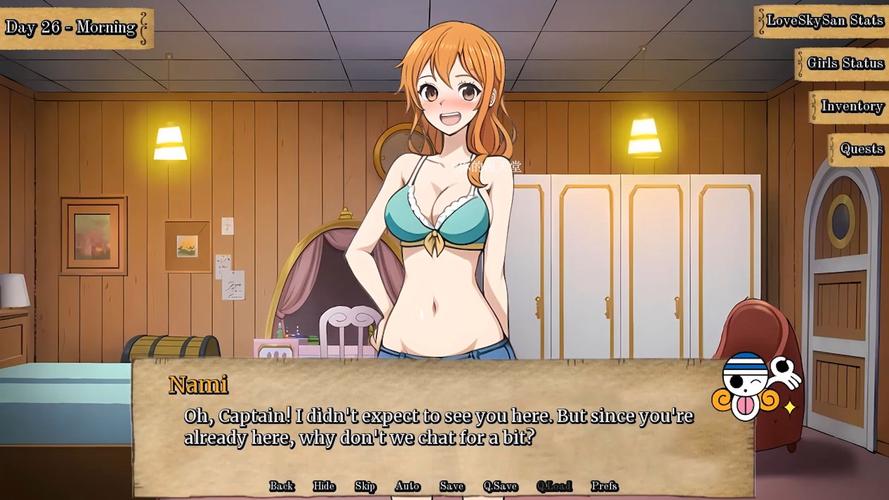Open the Save menu
Screen dimensions: 889x500
[x=452, y=486]
